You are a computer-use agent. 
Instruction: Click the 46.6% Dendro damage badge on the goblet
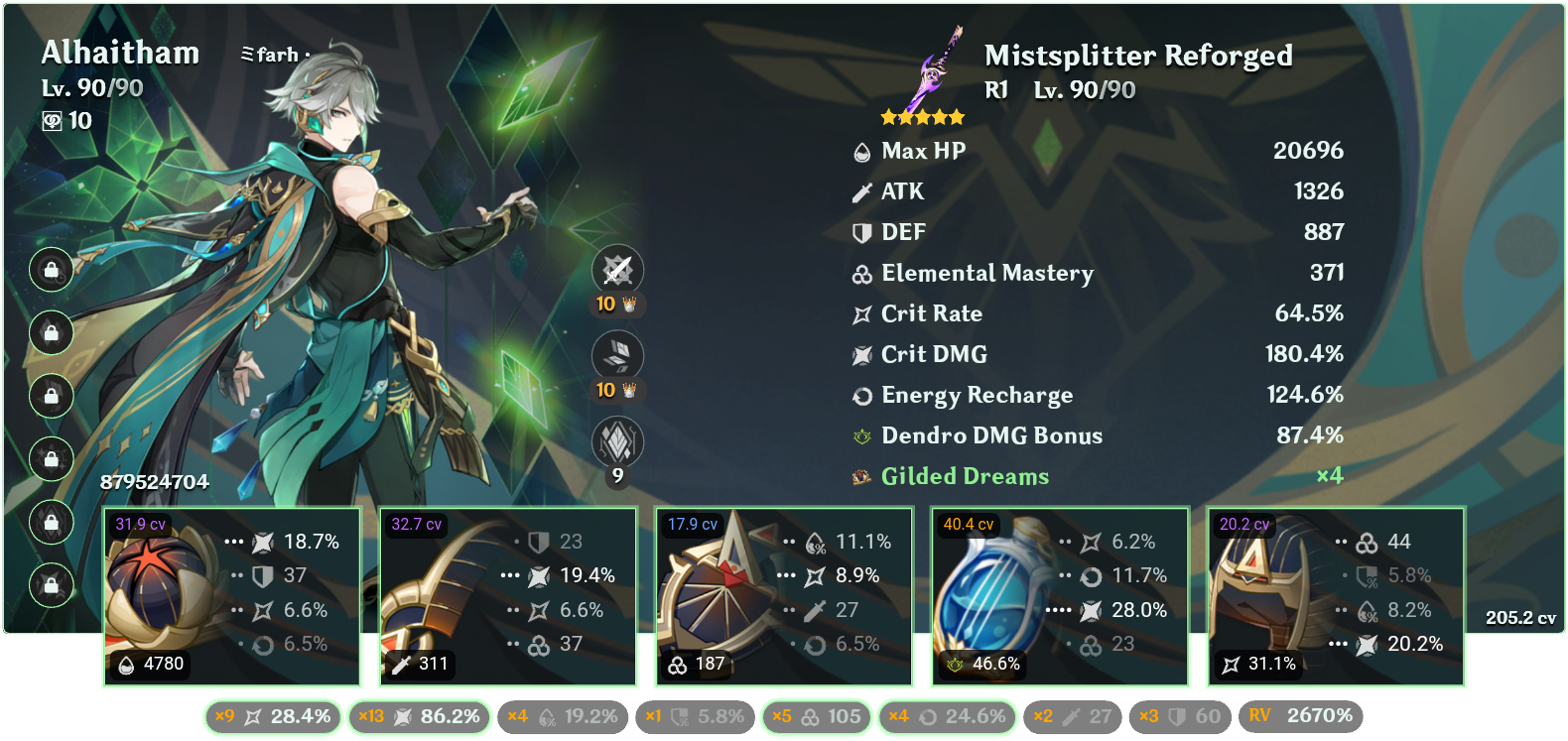[981, 666]
